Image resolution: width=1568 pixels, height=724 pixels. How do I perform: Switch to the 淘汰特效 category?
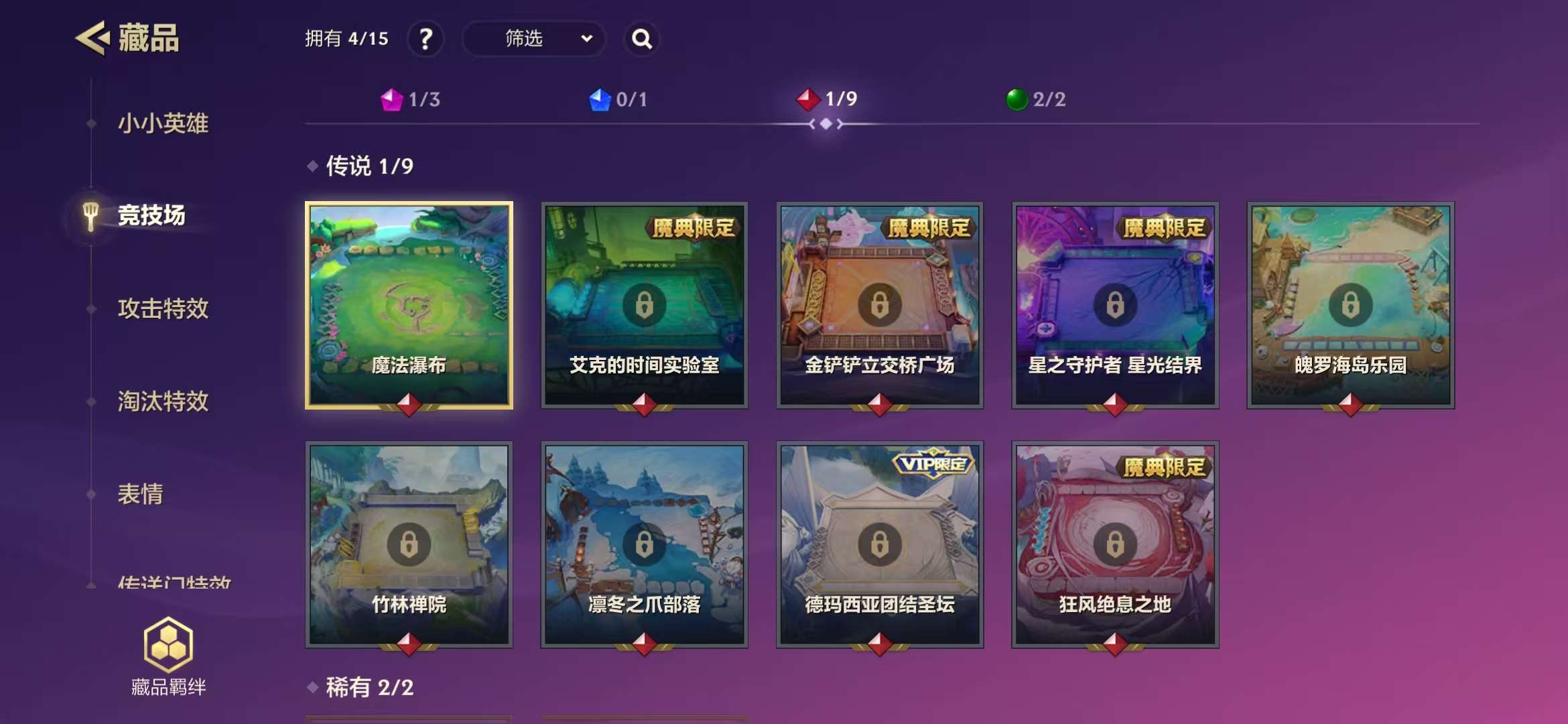point(163,401)
